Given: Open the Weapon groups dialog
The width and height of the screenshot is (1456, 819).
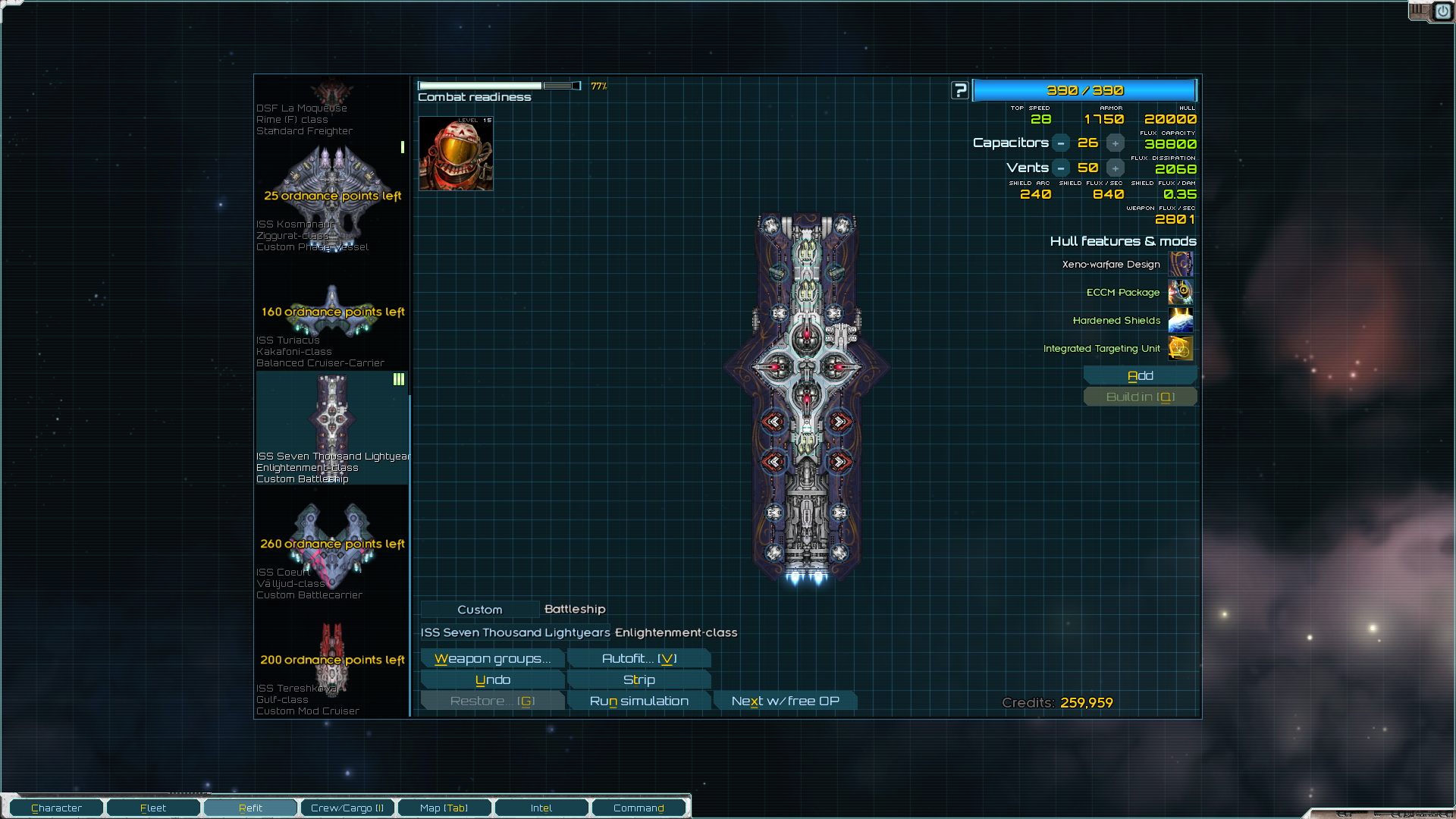Looking at the screenshot, I should coord(492,659).
